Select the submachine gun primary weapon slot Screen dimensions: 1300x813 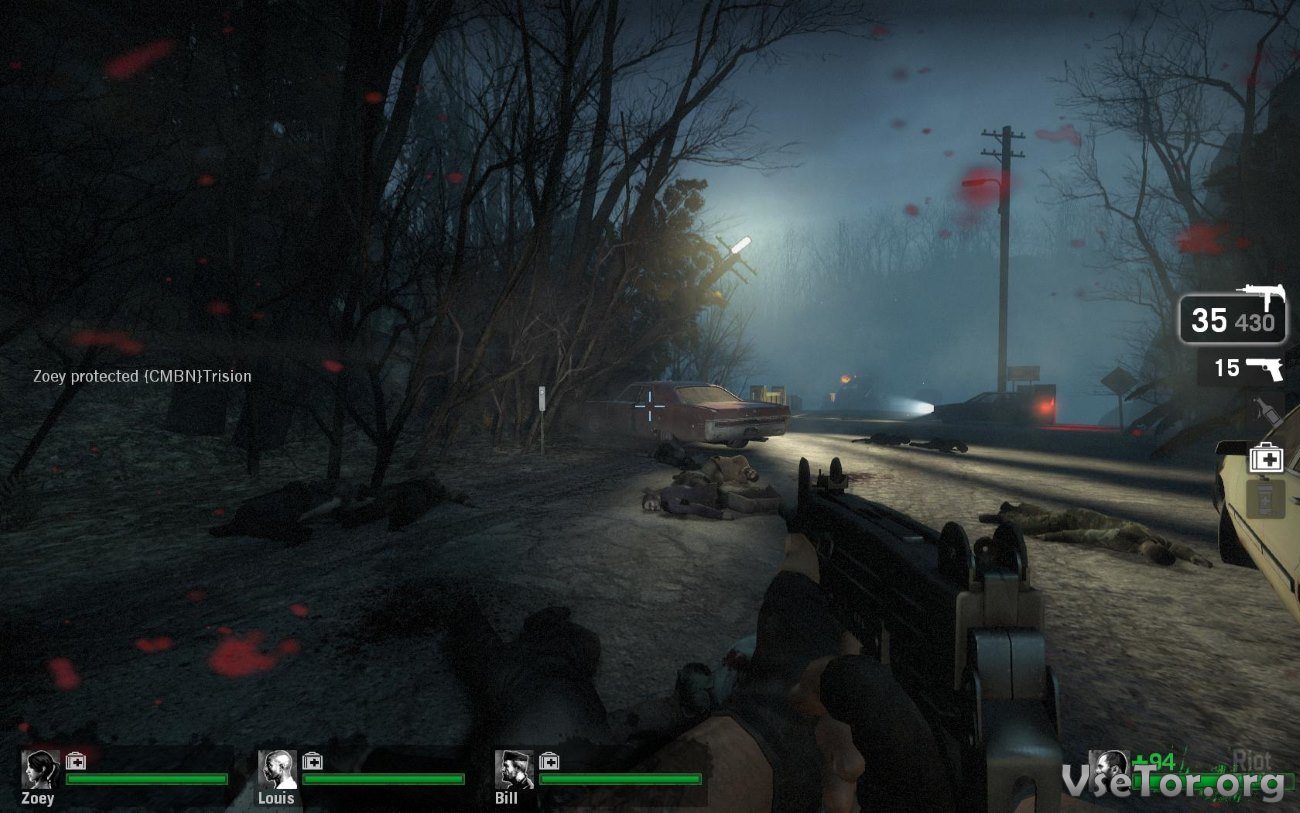1232,319
